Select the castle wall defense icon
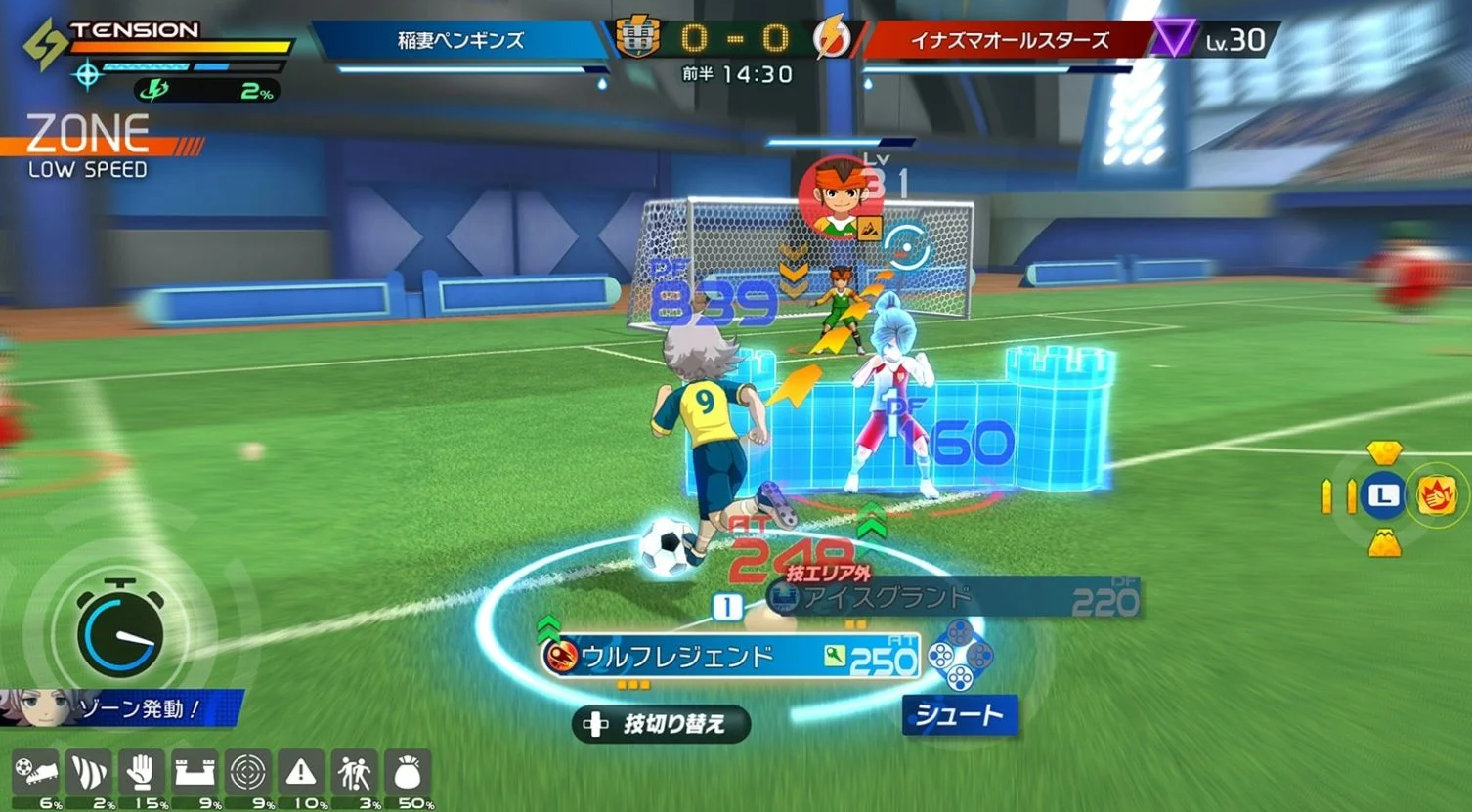The image size is (1472, 812). coord(195,773)
